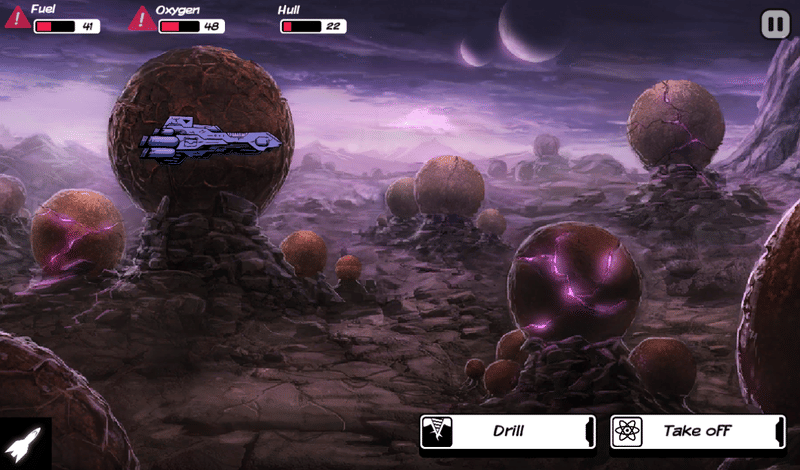Open the rocket ship icon menu
This screenshot has height=470, width=800.
coord(24,444)
